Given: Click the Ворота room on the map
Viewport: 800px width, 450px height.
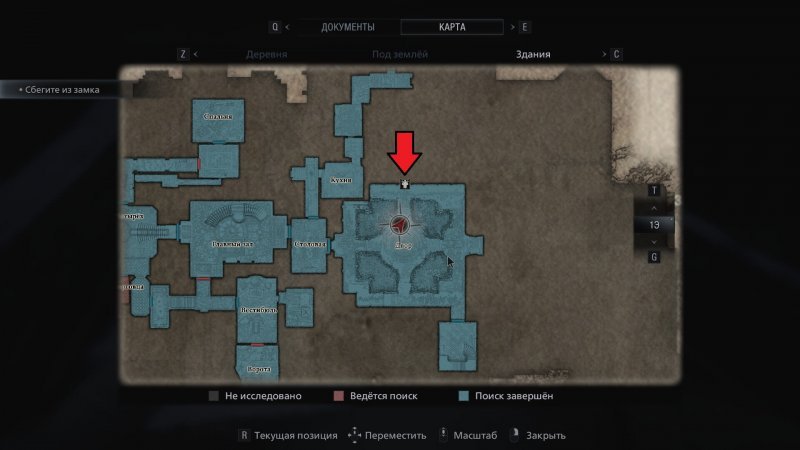Looking at the screenshot, I should (258, 368).
